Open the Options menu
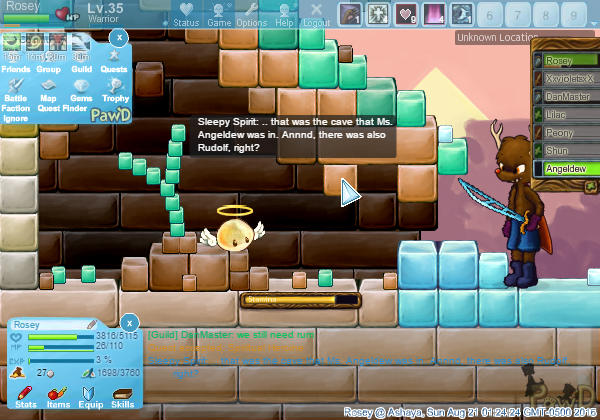 tap(251, 14)
